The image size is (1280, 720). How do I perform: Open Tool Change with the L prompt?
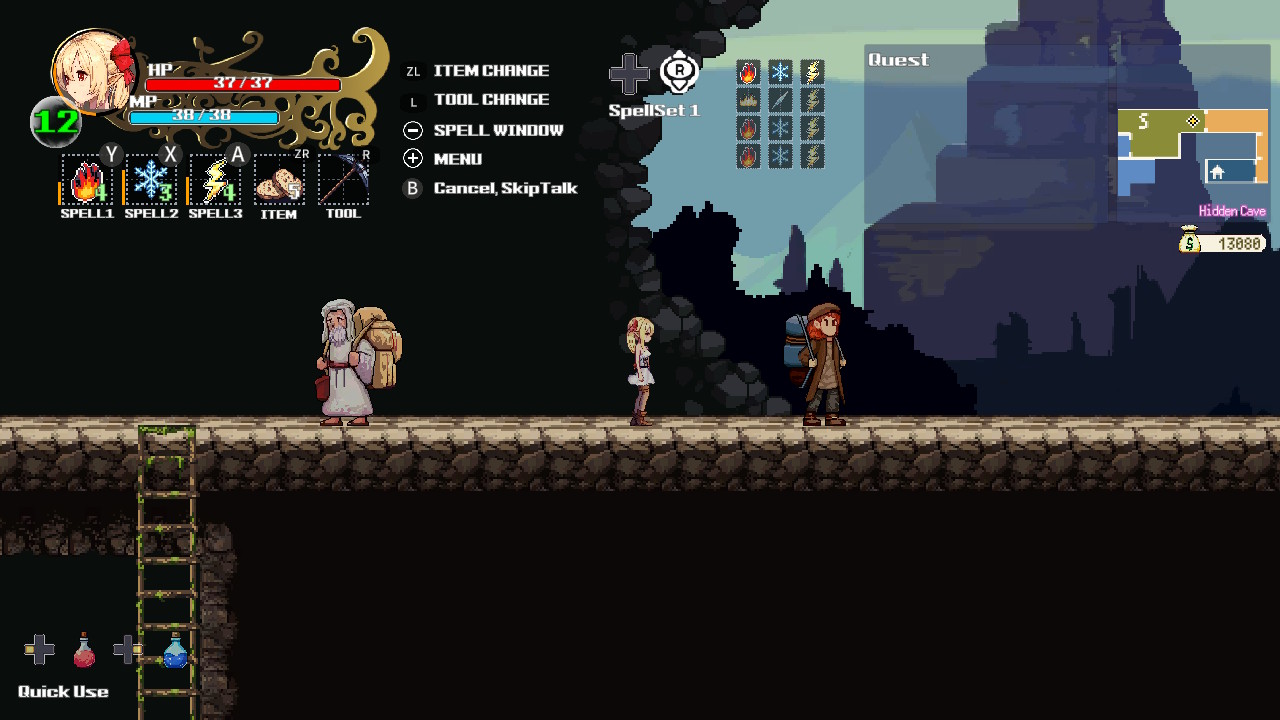(x=412, y=100)
